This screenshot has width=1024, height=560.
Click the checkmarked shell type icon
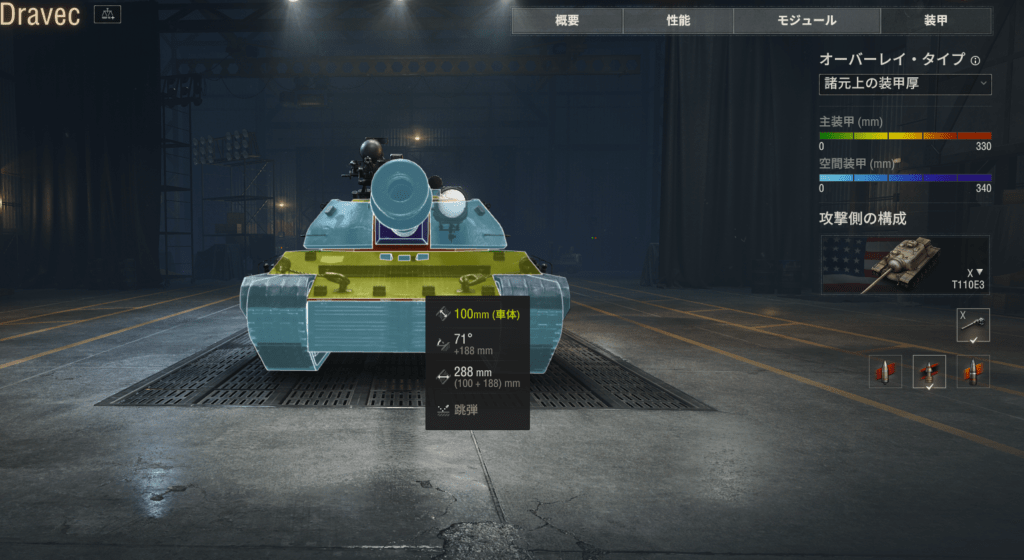coord(929,372)
